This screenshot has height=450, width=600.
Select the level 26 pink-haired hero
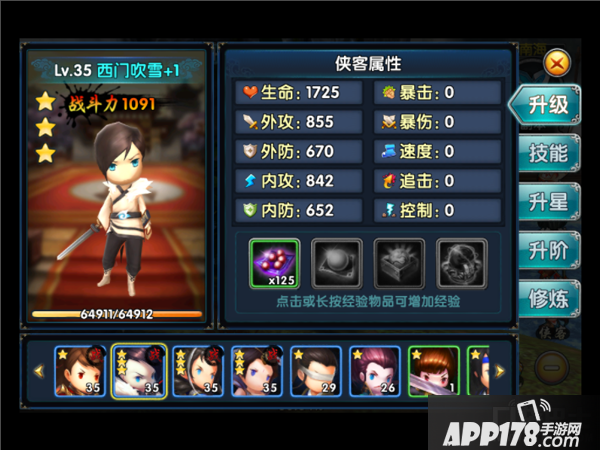click(375, 370)
